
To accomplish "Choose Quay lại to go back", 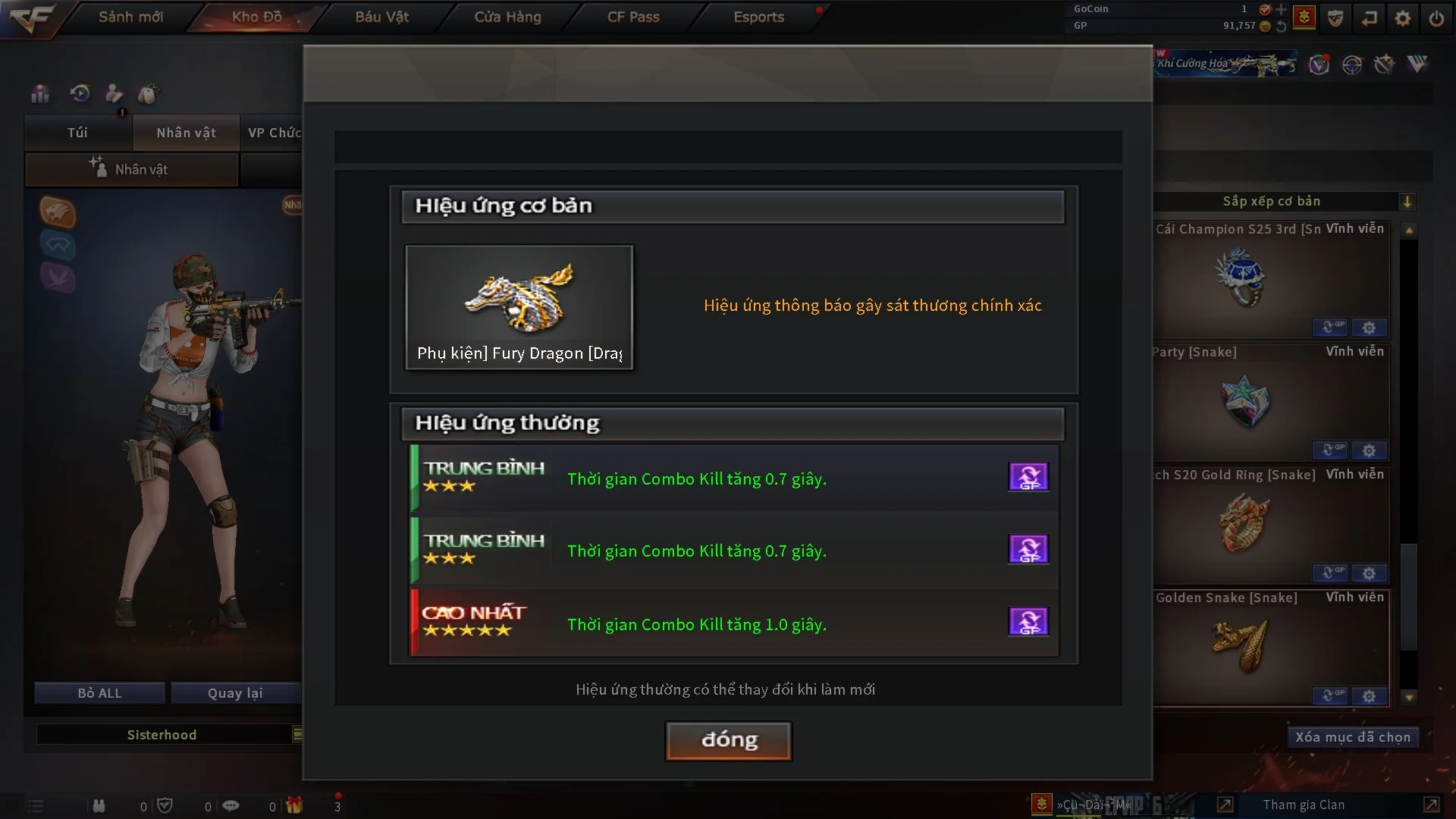I will coord(235,693).
